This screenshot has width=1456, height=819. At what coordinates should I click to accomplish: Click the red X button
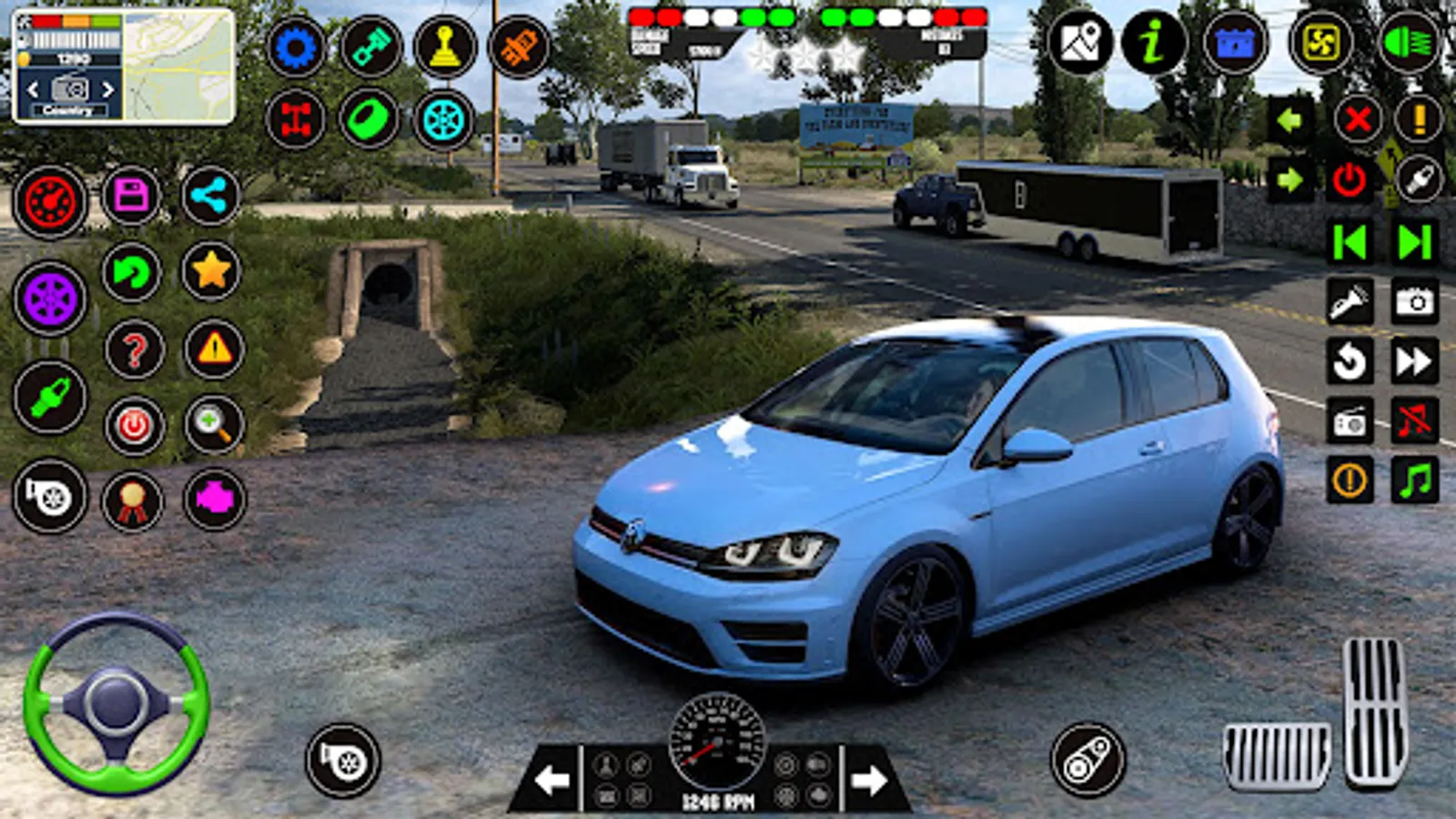pyautogui.click(x=1358, y=119)
